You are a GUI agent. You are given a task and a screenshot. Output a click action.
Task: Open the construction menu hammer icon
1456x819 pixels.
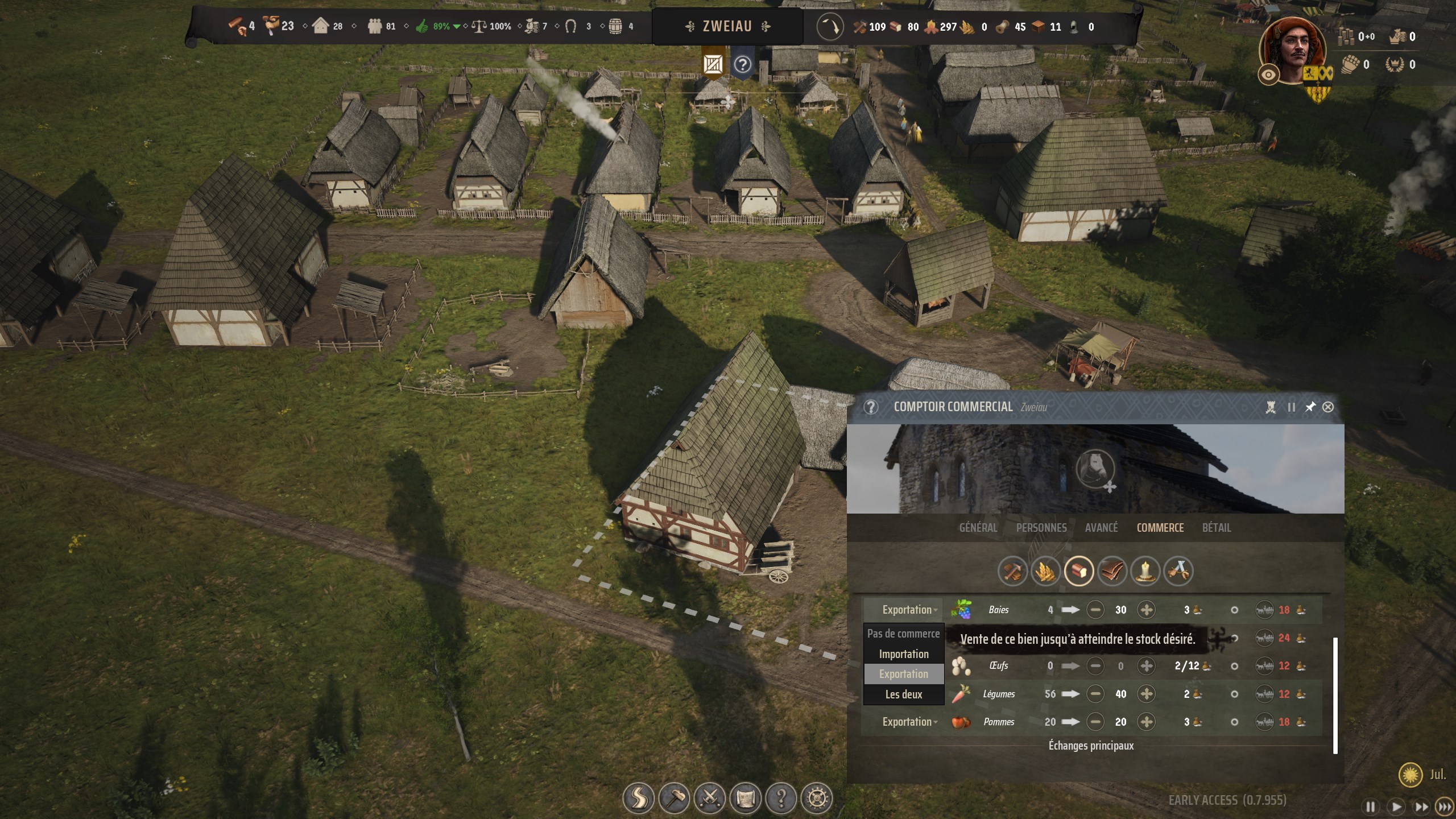pyautogui.click(x=675, y=798)
